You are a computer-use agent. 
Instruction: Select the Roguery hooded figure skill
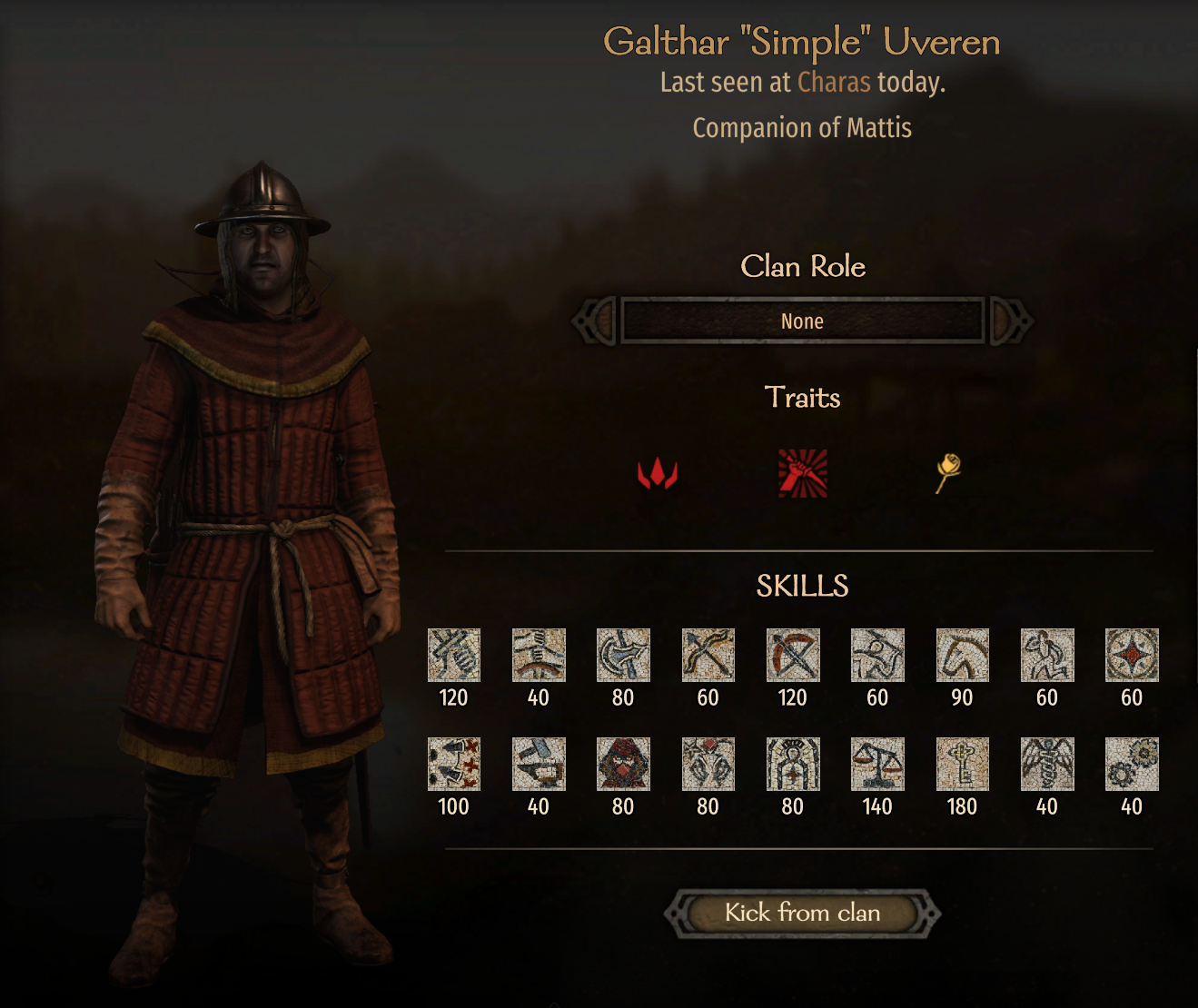pos(623,764)
